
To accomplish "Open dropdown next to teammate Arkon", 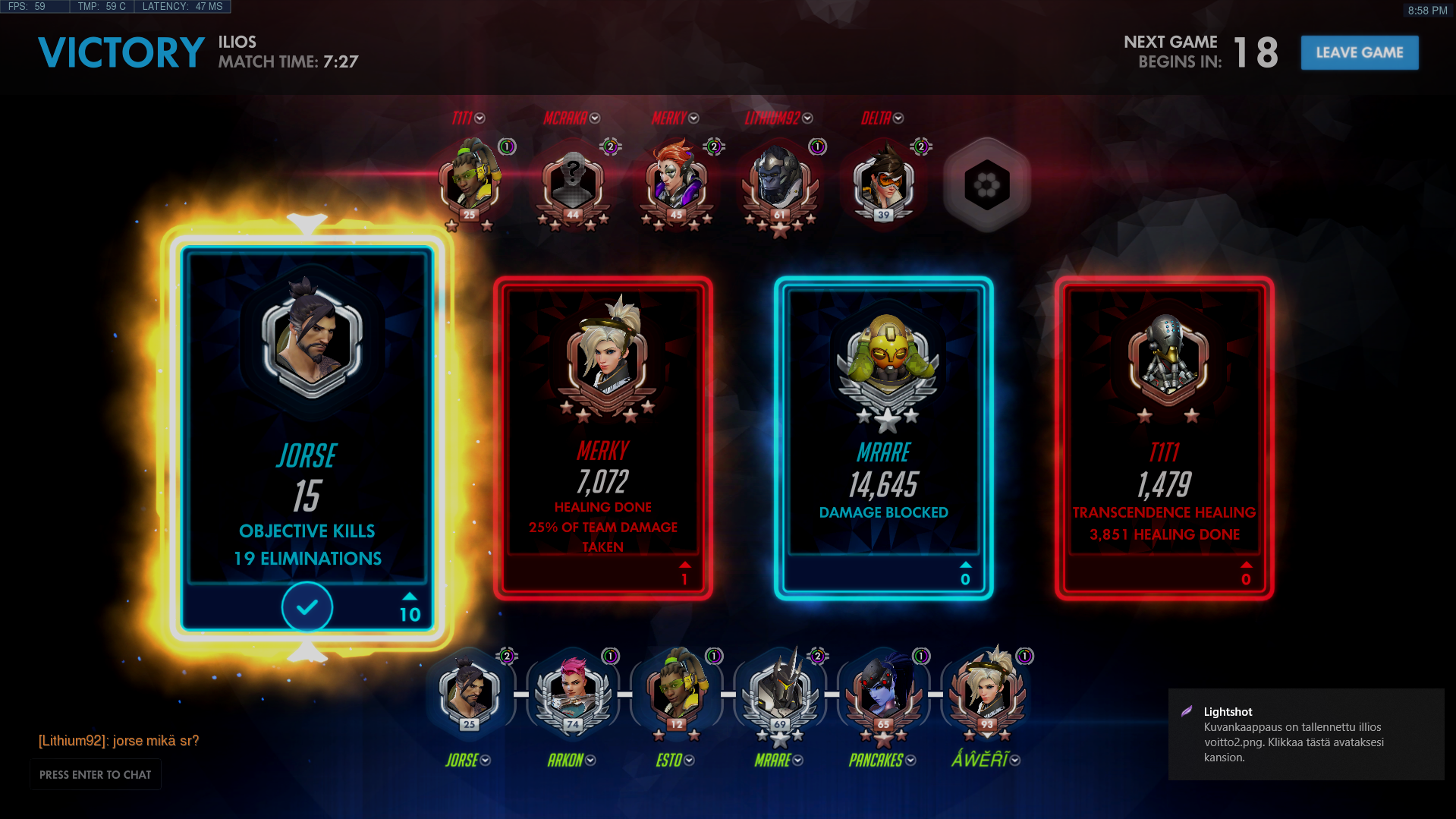I will [590, 761].
